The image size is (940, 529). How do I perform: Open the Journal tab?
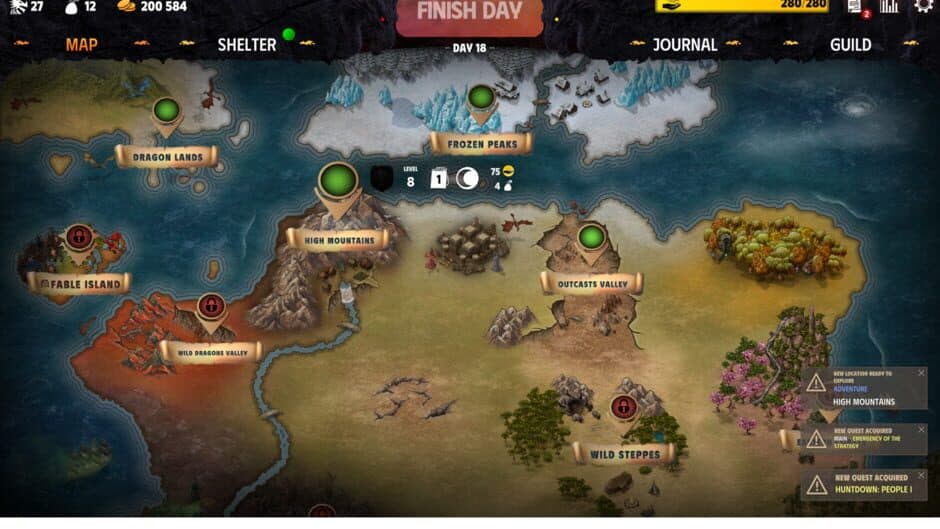pos(685,44)
